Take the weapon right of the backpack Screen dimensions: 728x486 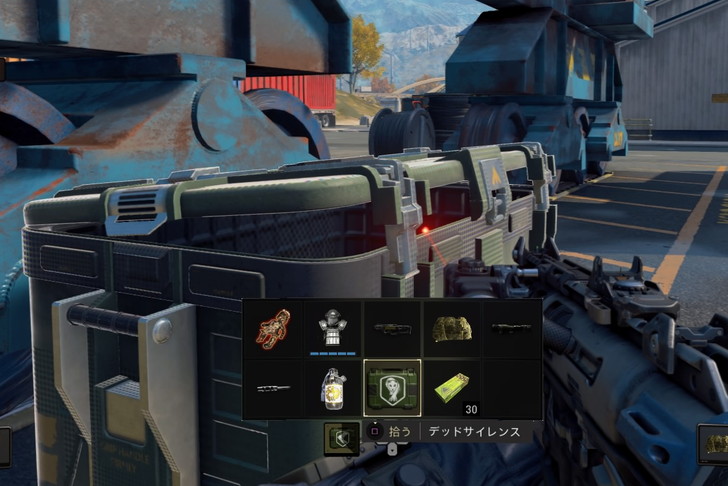pos(511,329)
